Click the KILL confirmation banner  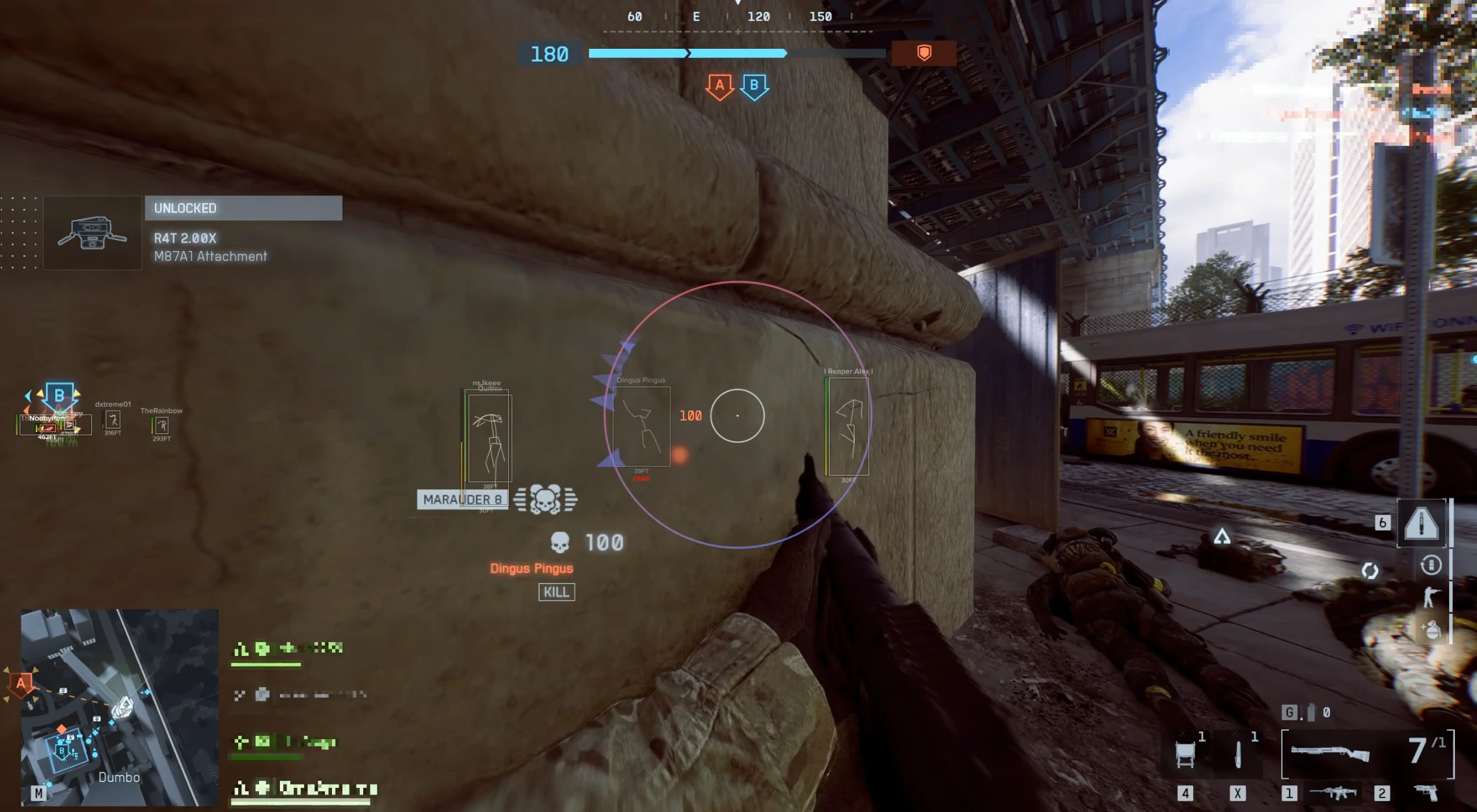(x=557, y=592)
